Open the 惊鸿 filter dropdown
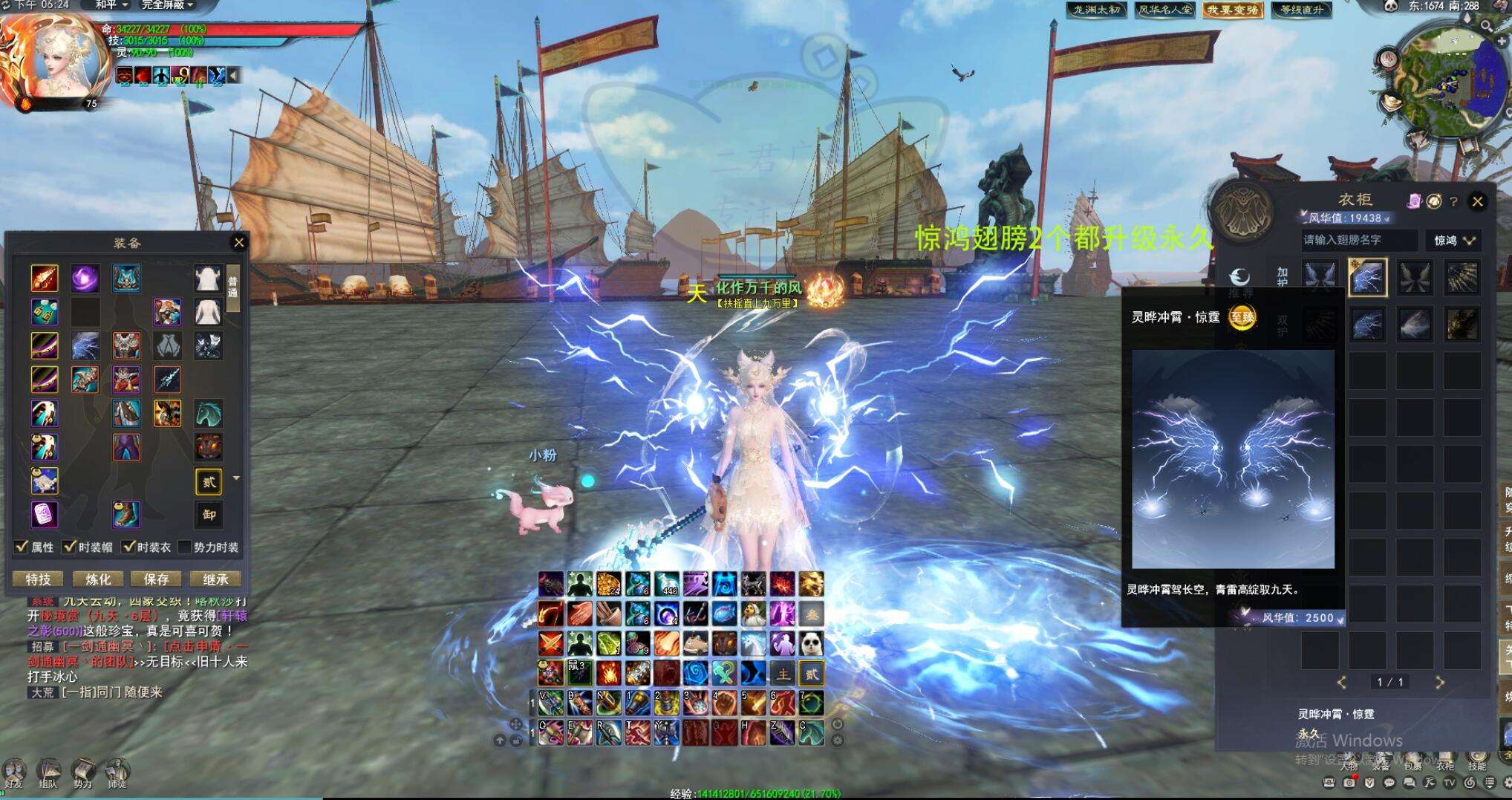Viewport: 1512px width, 800px height. tap(1453, 240)
